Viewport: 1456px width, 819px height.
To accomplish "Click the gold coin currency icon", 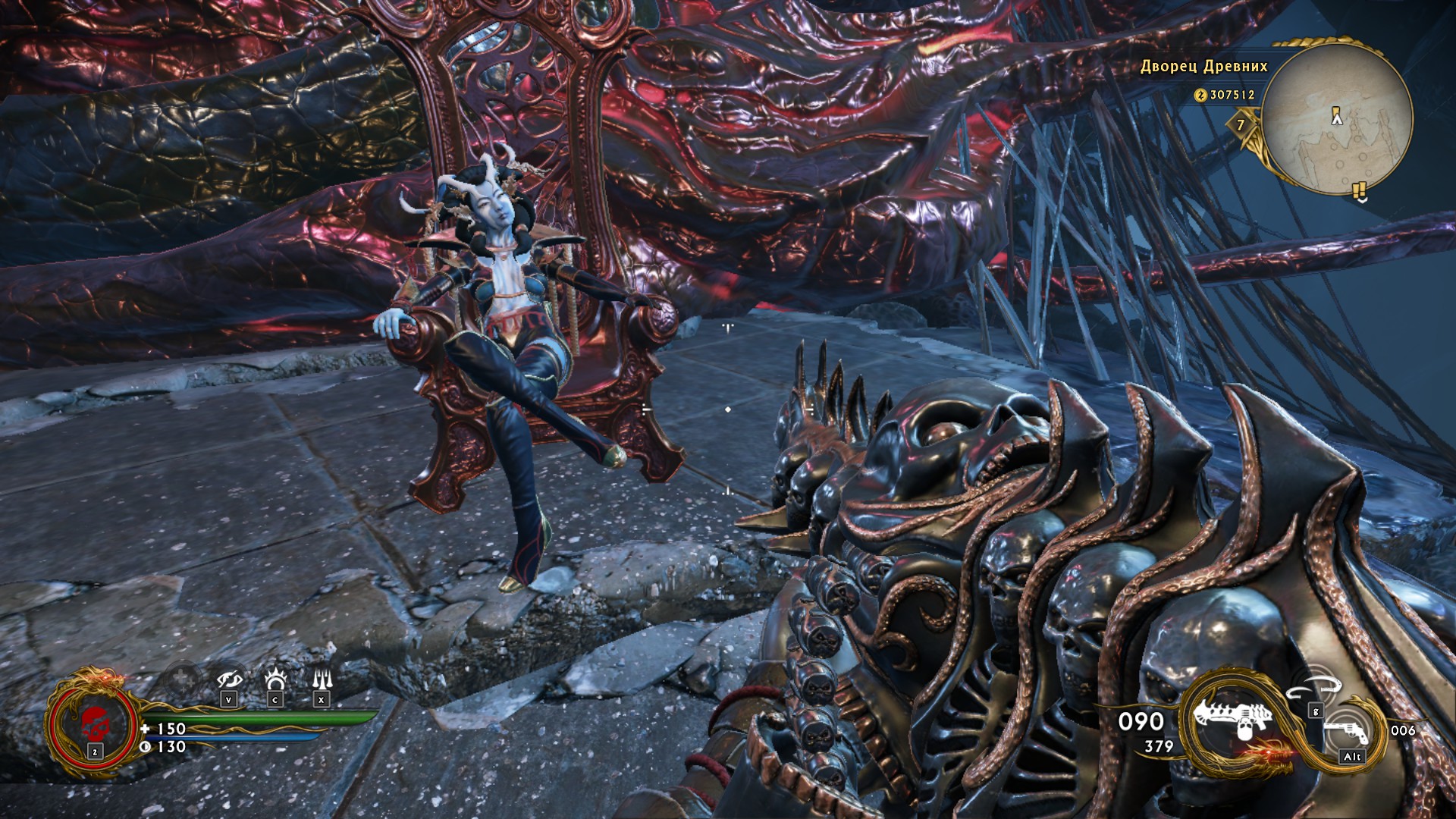I will point(1200,95).
